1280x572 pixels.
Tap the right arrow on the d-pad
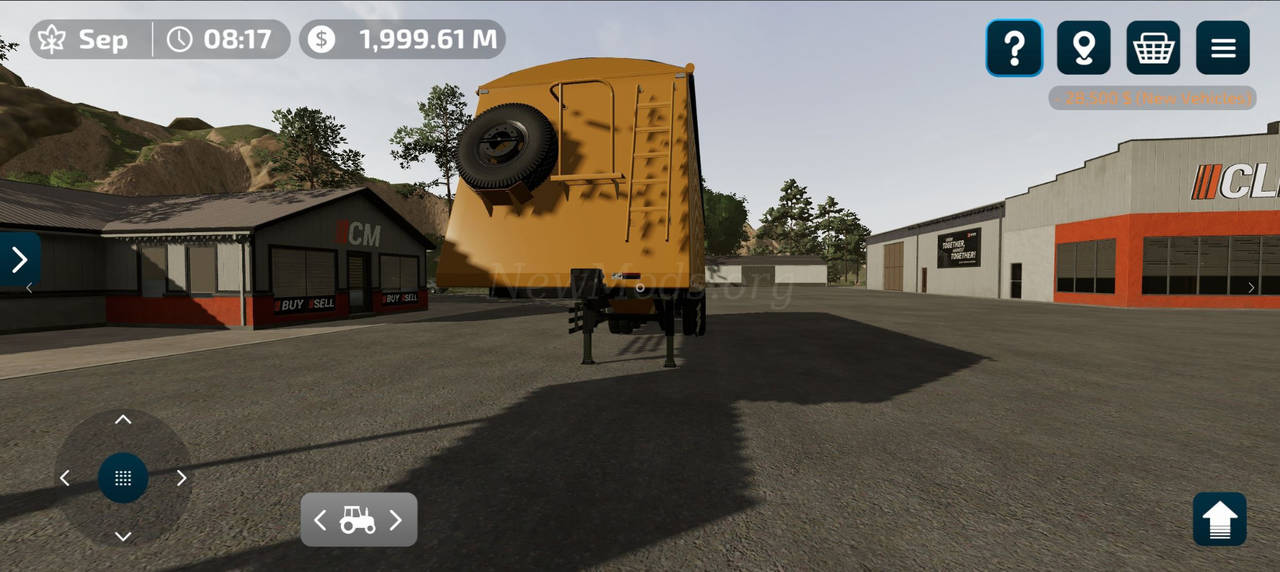coord(181,478)
